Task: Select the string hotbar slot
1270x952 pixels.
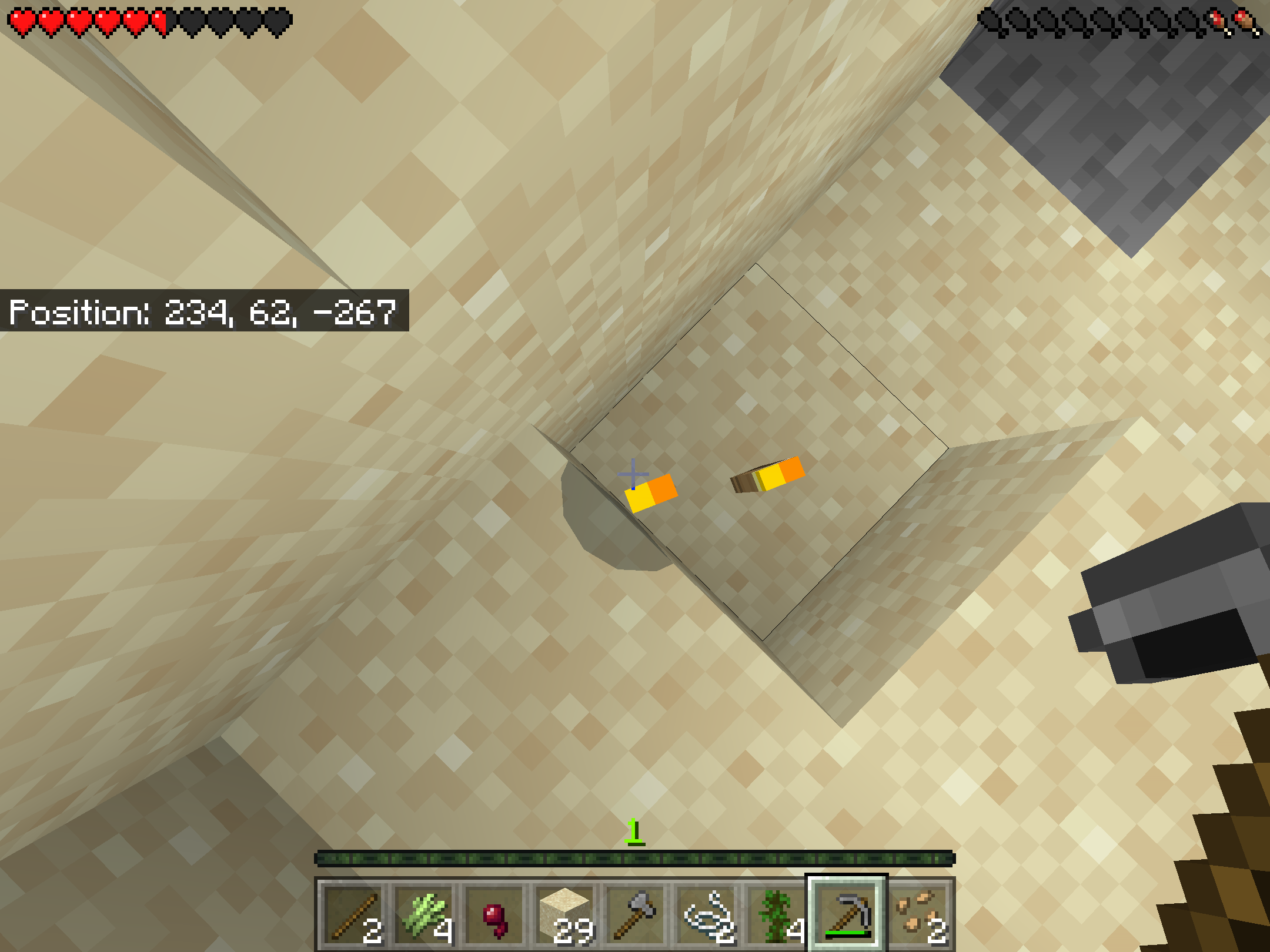Action: click(x=706, y=914)
